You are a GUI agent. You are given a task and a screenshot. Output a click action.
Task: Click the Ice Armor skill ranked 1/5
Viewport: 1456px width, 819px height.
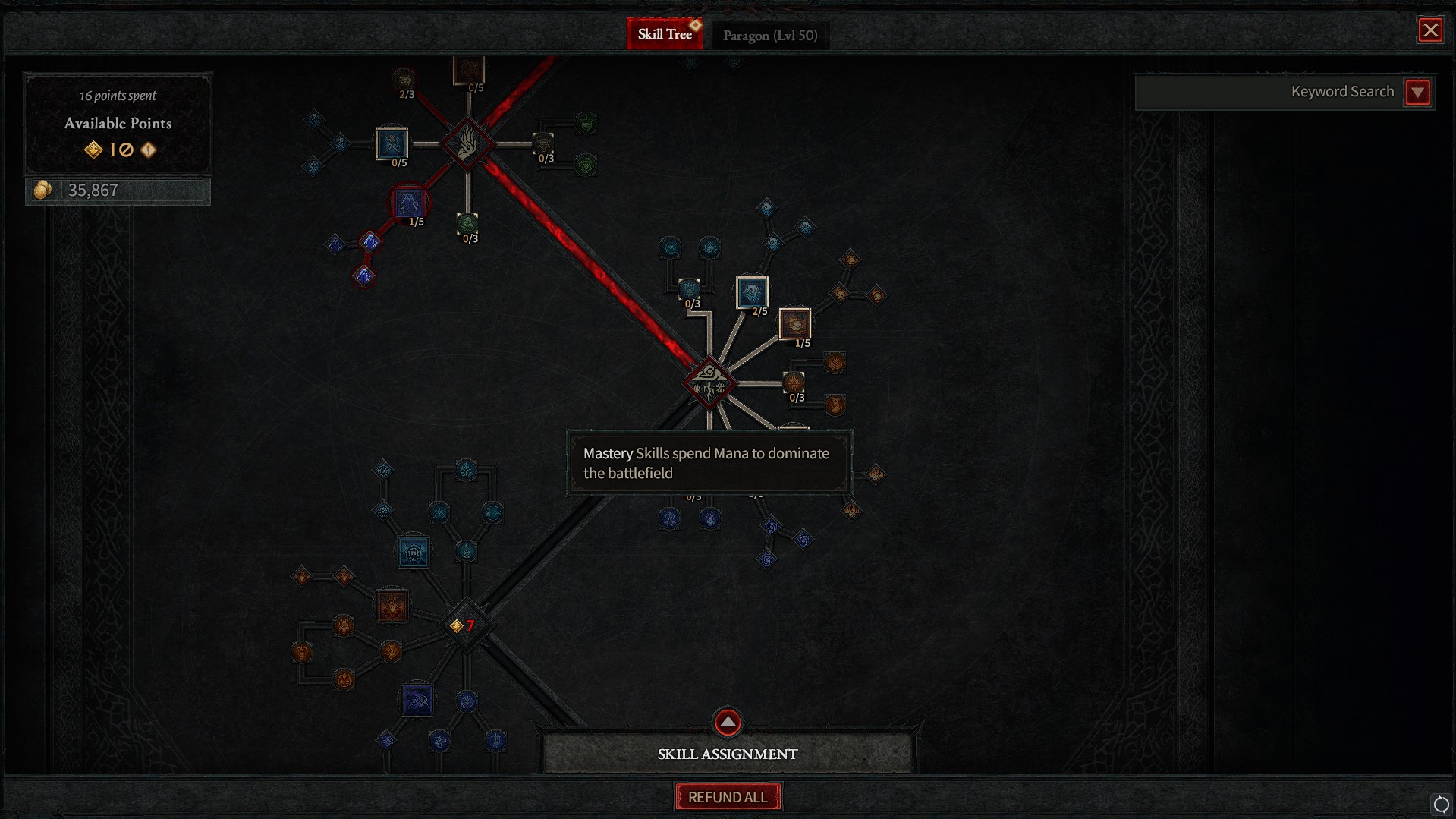pos(410,203)
